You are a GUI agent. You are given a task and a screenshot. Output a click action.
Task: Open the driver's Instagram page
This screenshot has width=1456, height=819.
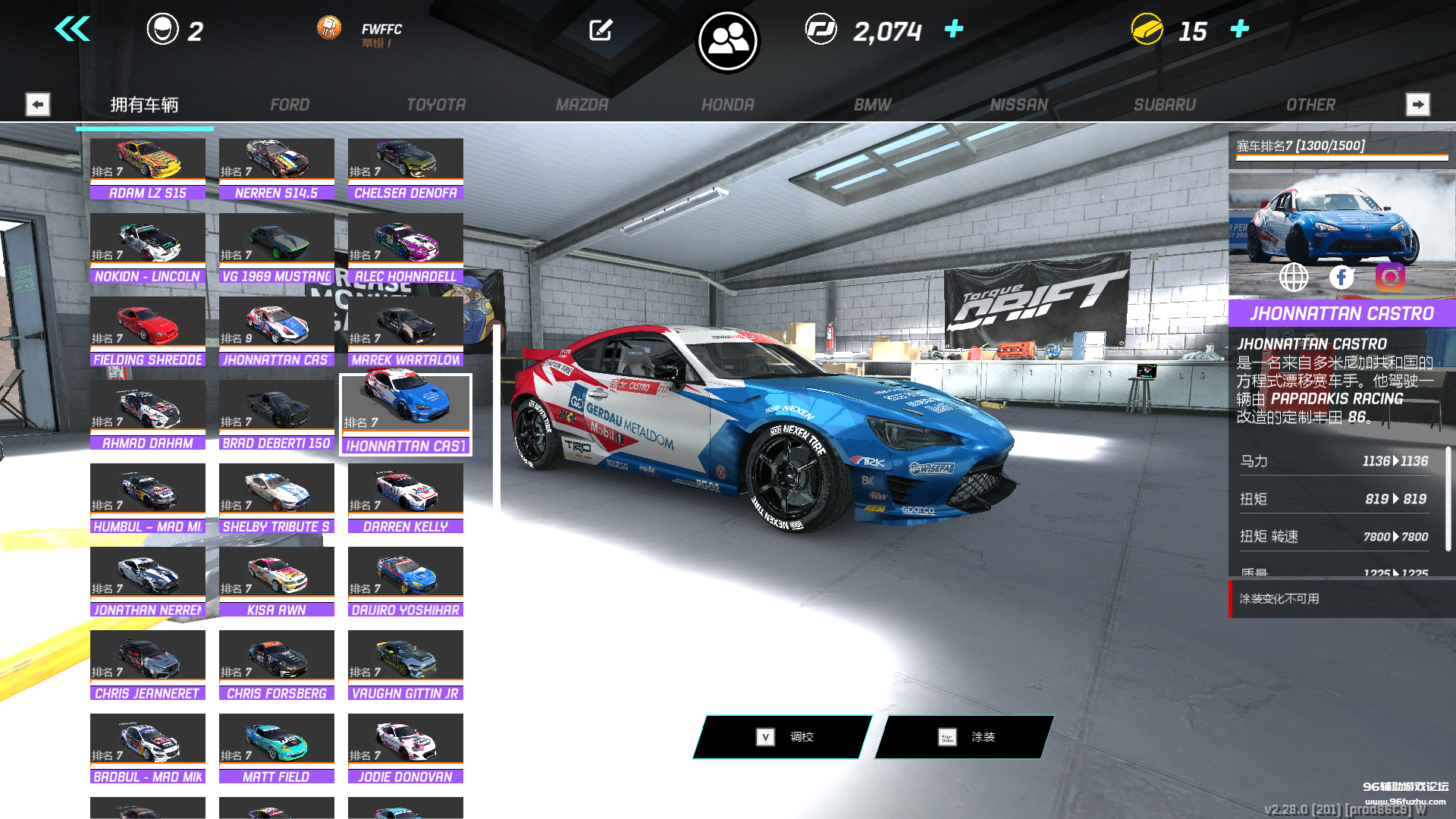(1390, 278)
